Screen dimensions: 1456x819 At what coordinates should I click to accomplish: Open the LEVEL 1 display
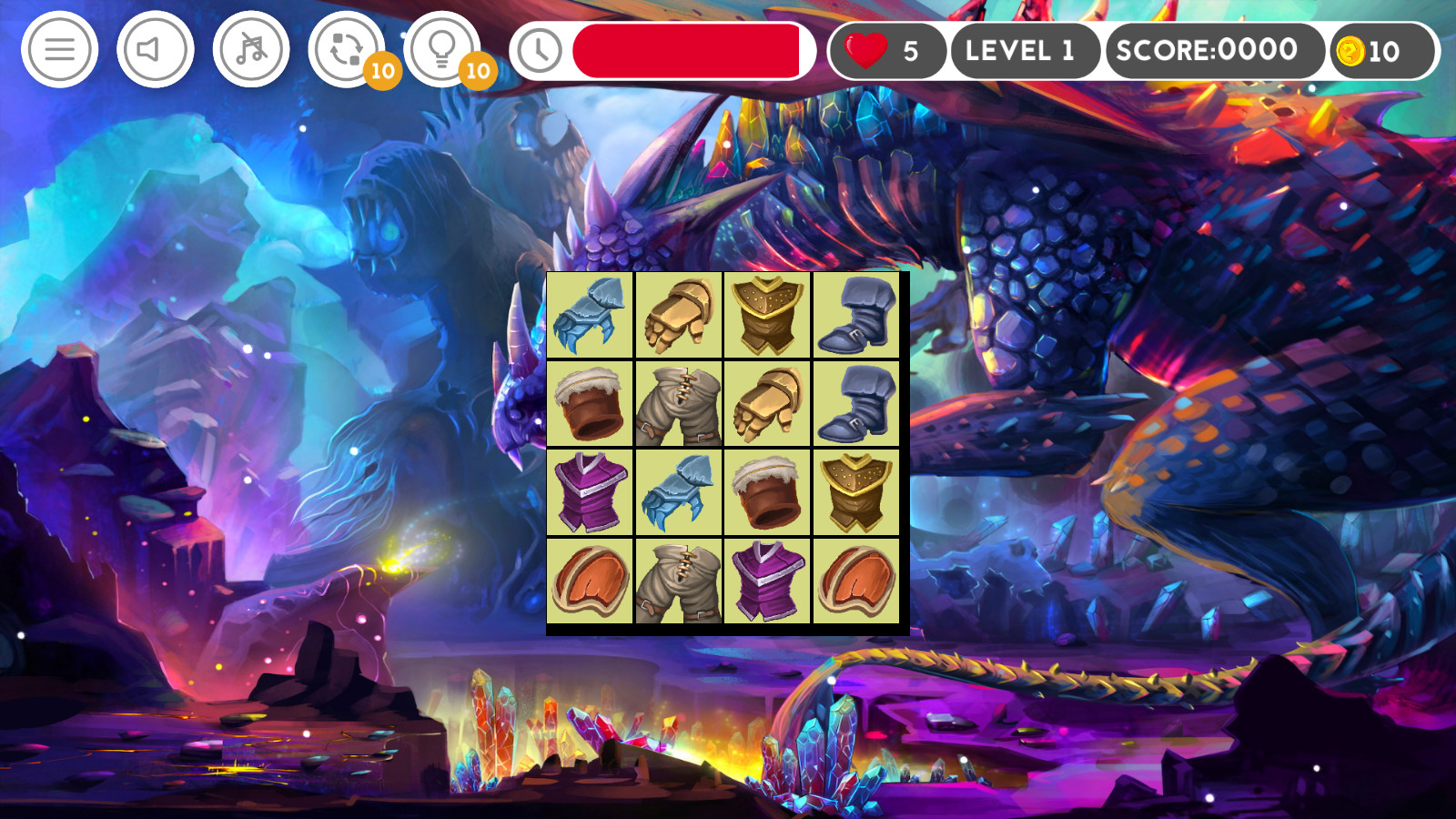[1022, 50]
